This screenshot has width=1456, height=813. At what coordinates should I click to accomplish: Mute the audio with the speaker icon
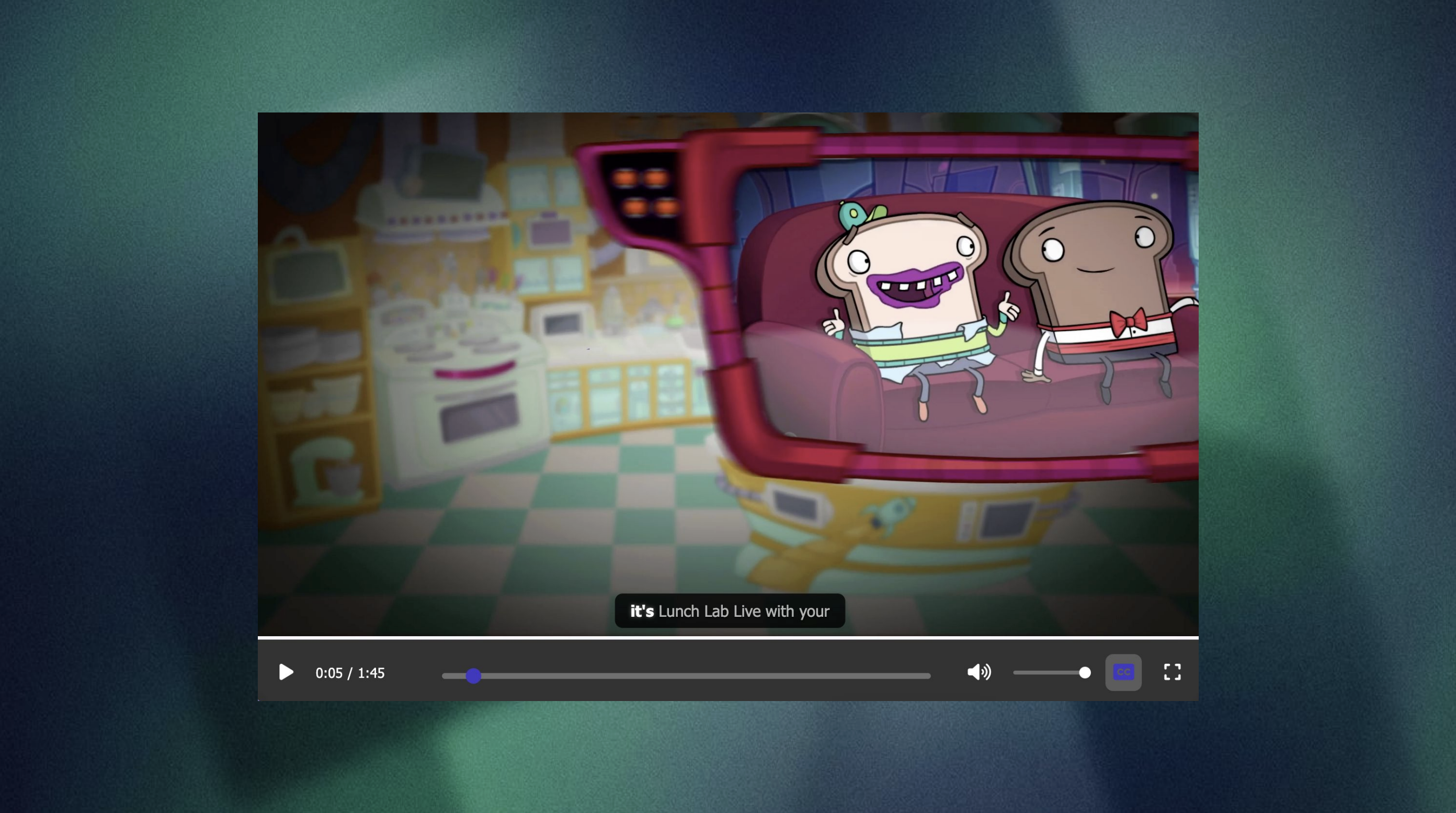pos(979,672)
